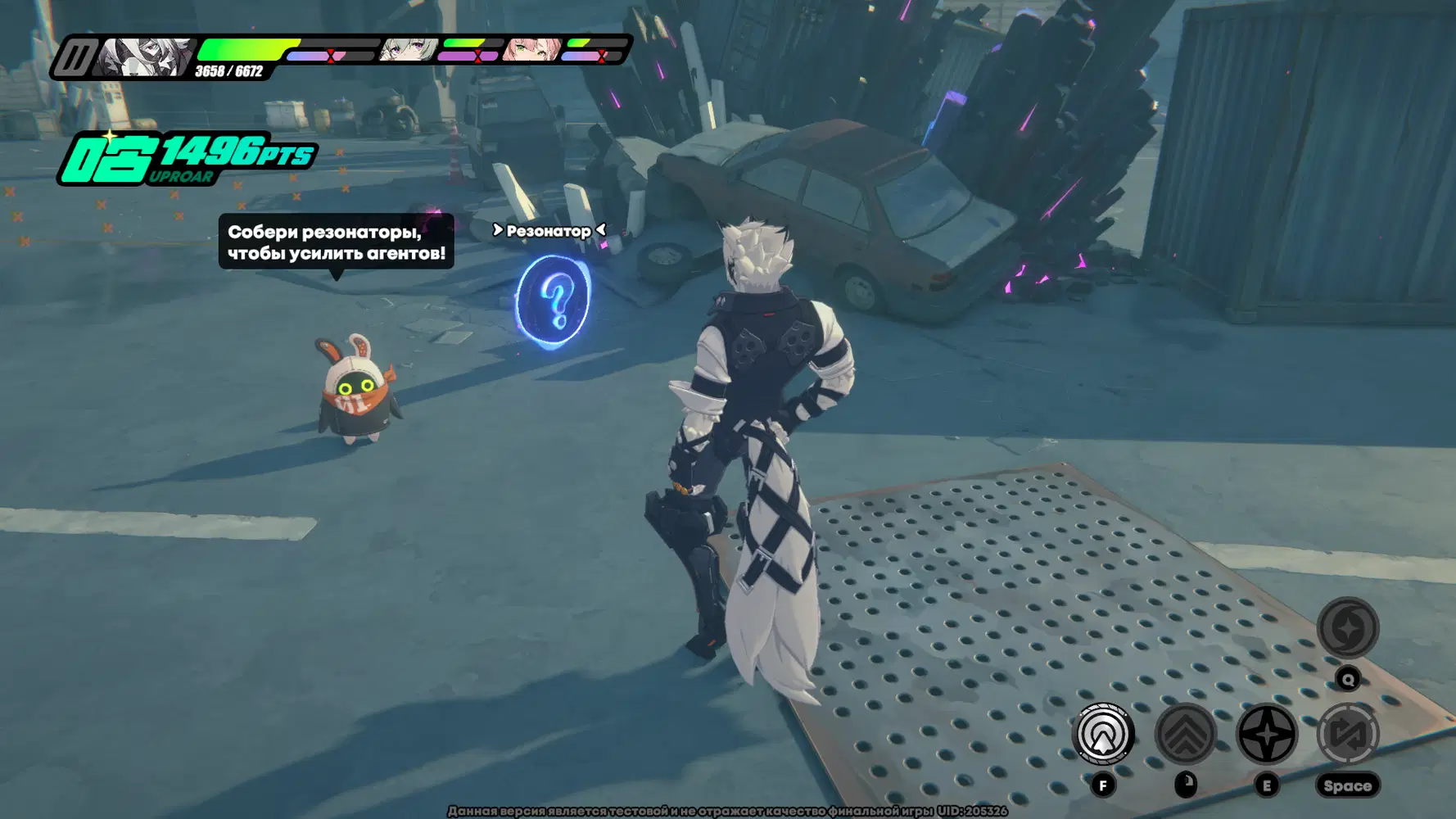Click the swap-arrows agent switch icon
Viewport: 1456px width, 819px height.
click(x=1347, y=734)
